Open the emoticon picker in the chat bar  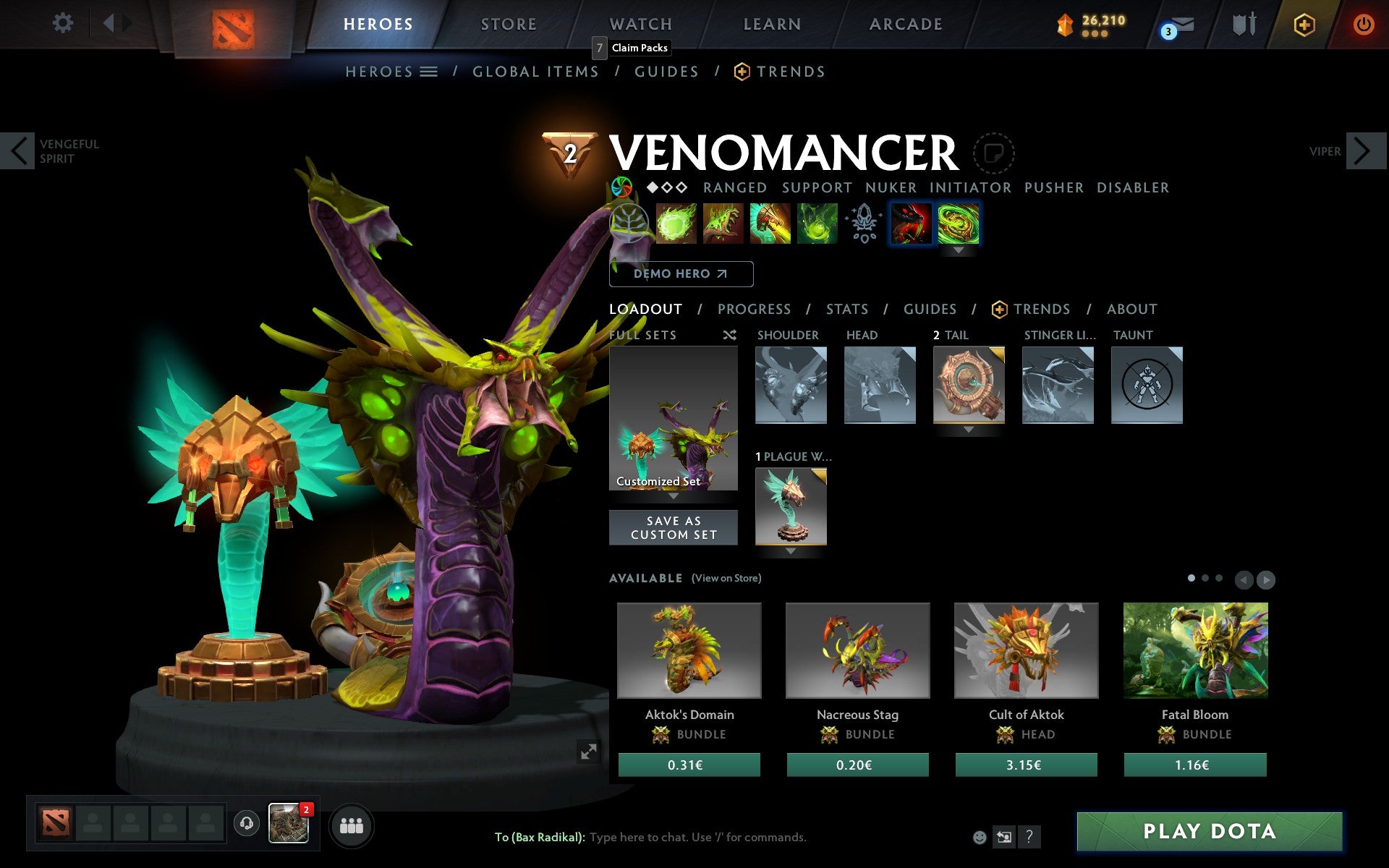(x=980, y=838)
